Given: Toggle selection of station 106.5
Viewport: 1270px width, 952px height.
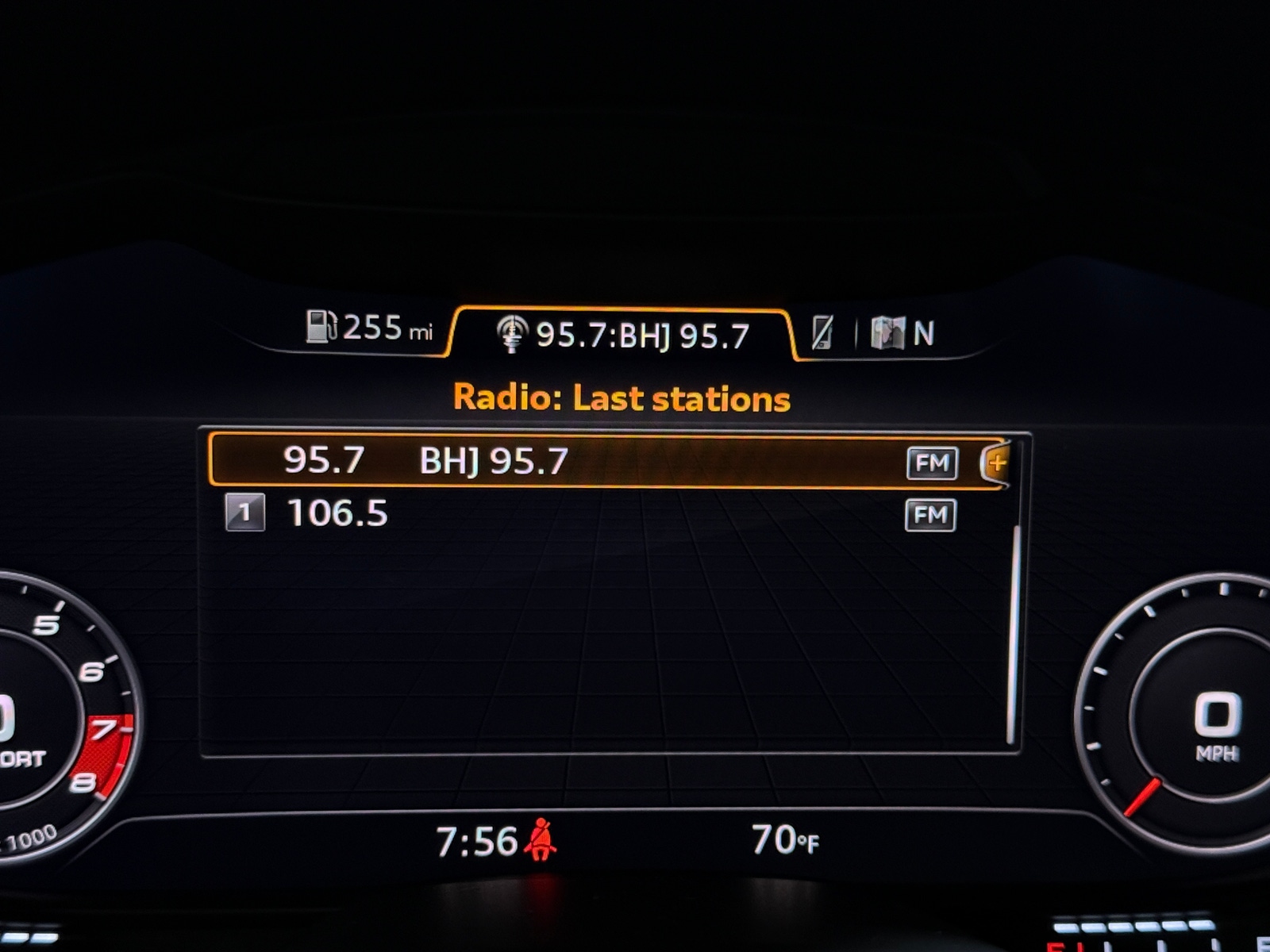Looking at the screenshot, I should [556, 514].
